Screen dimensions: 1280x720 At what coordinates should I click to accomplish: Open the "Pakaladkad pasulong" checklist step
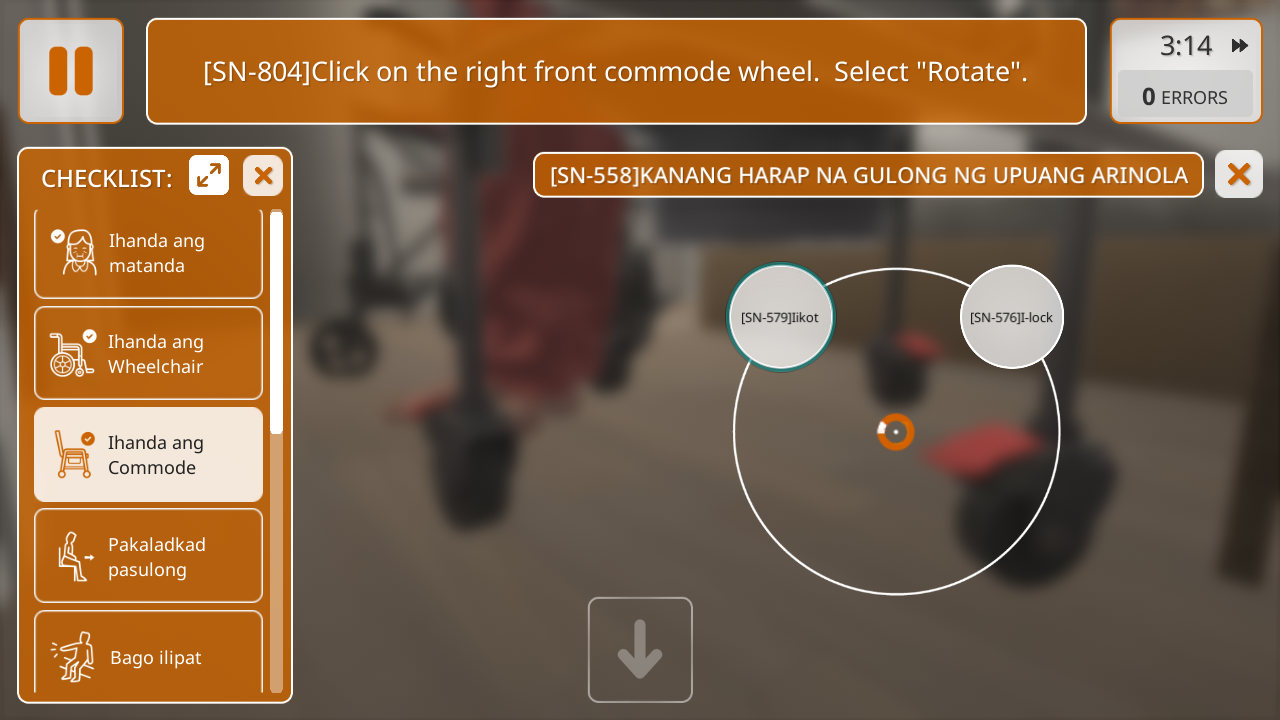click(148, 557)
